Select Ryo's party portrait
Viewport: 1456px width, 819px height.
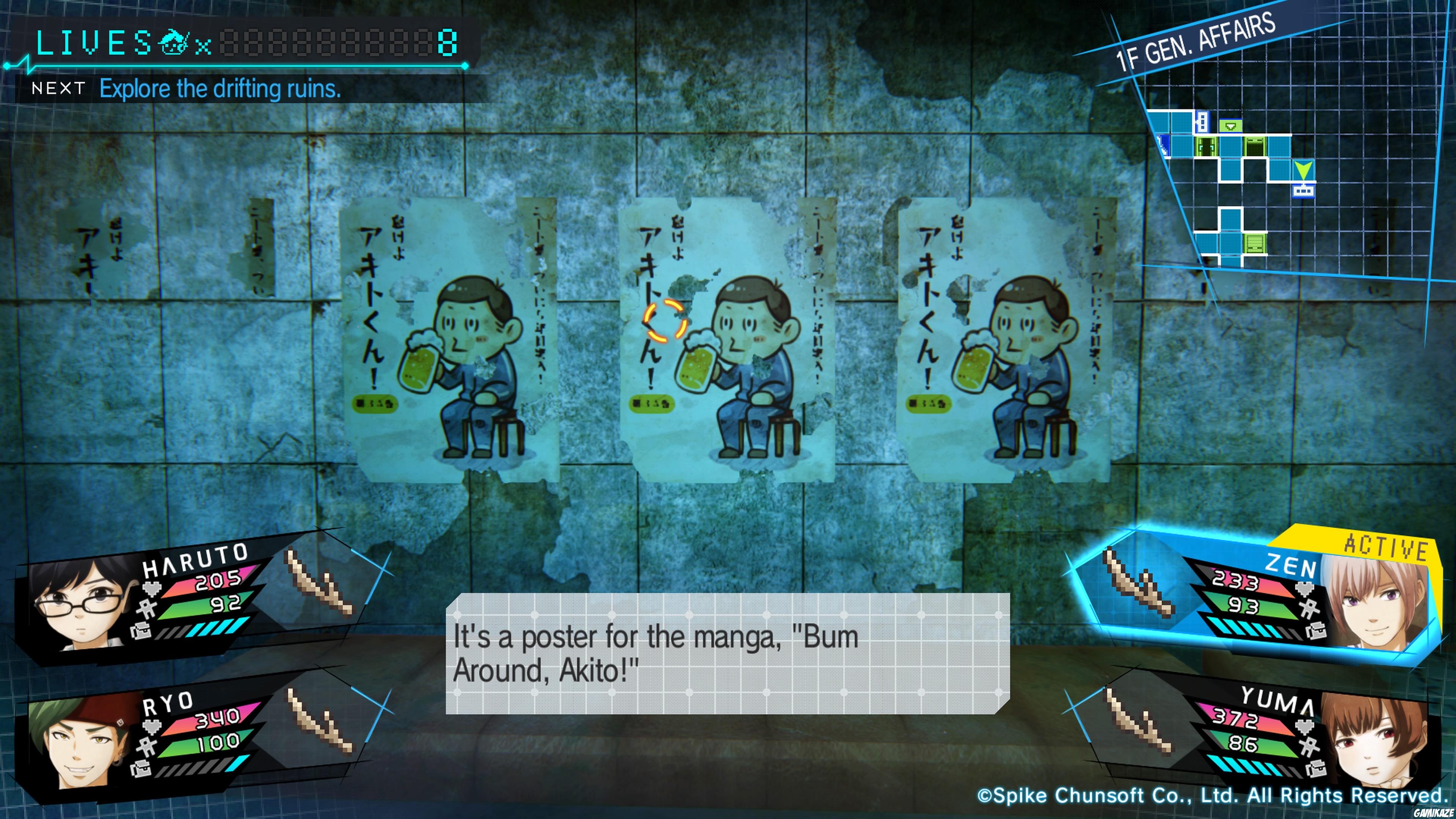coord(79,741)
